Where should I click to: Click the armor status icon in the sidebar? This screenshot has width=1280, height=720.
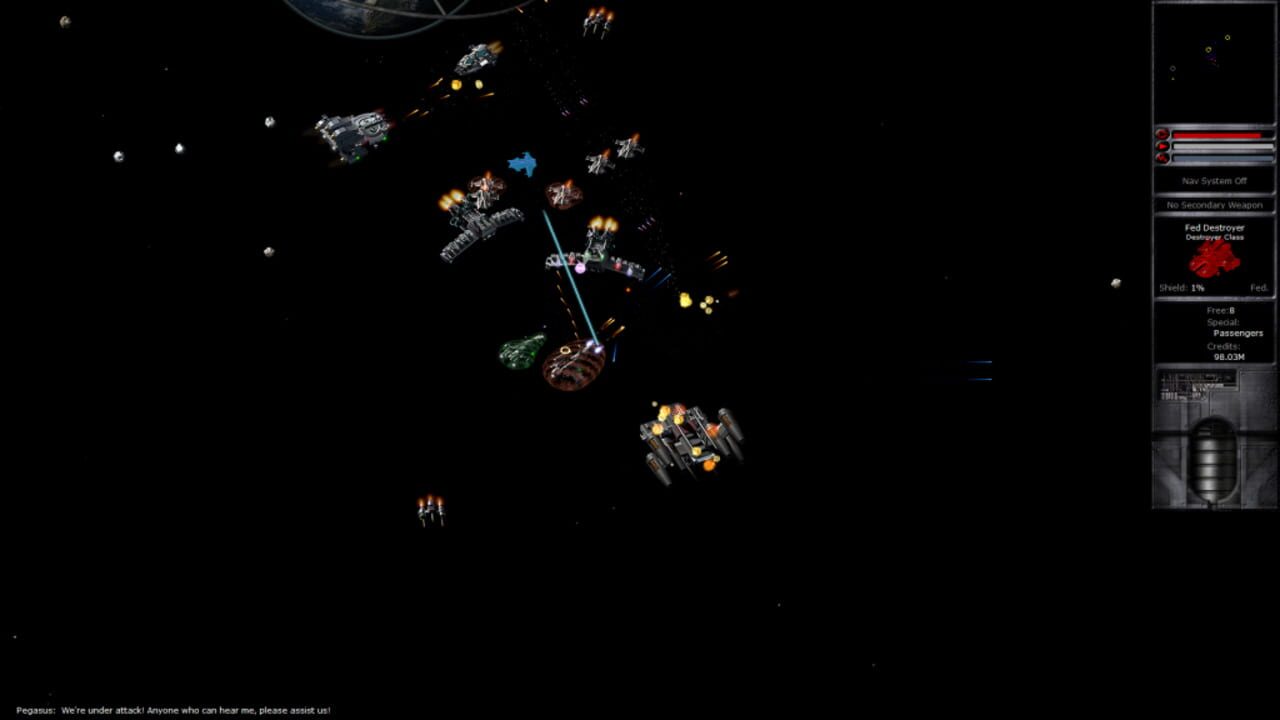click(1163, 145)
